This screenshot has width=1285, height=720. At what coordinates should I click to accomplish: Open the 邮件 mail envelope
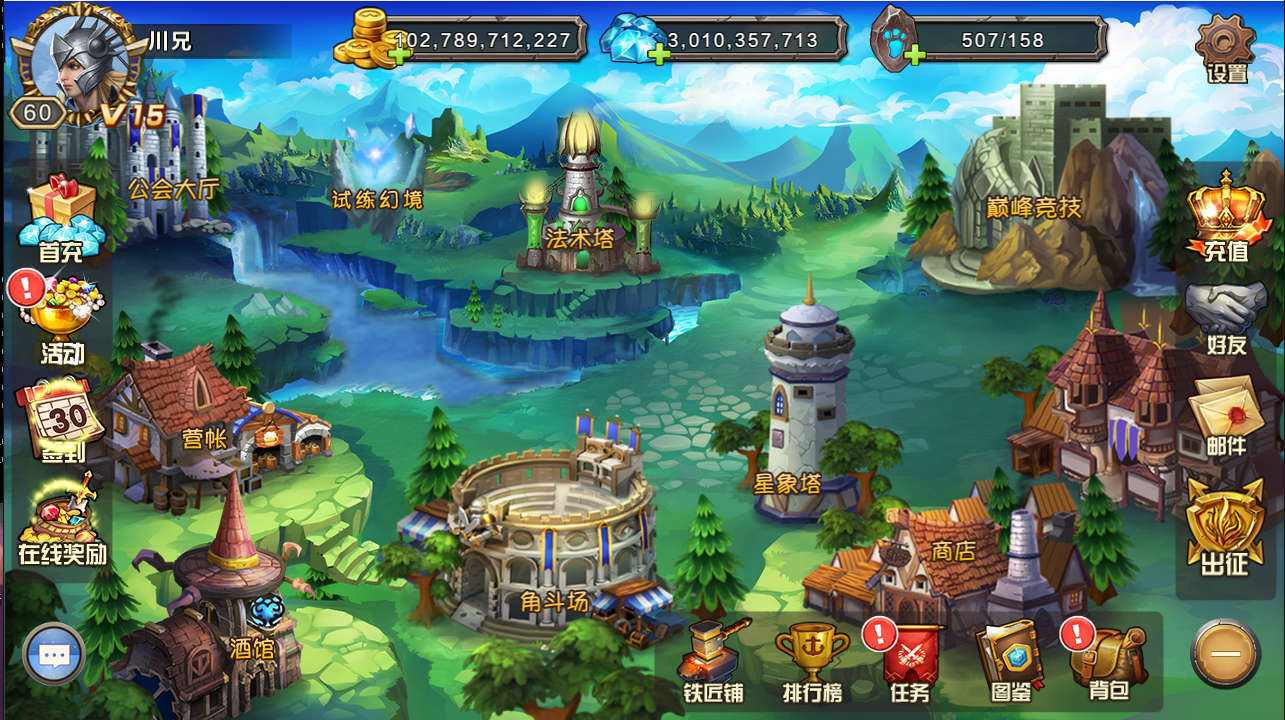point(1225,415)
